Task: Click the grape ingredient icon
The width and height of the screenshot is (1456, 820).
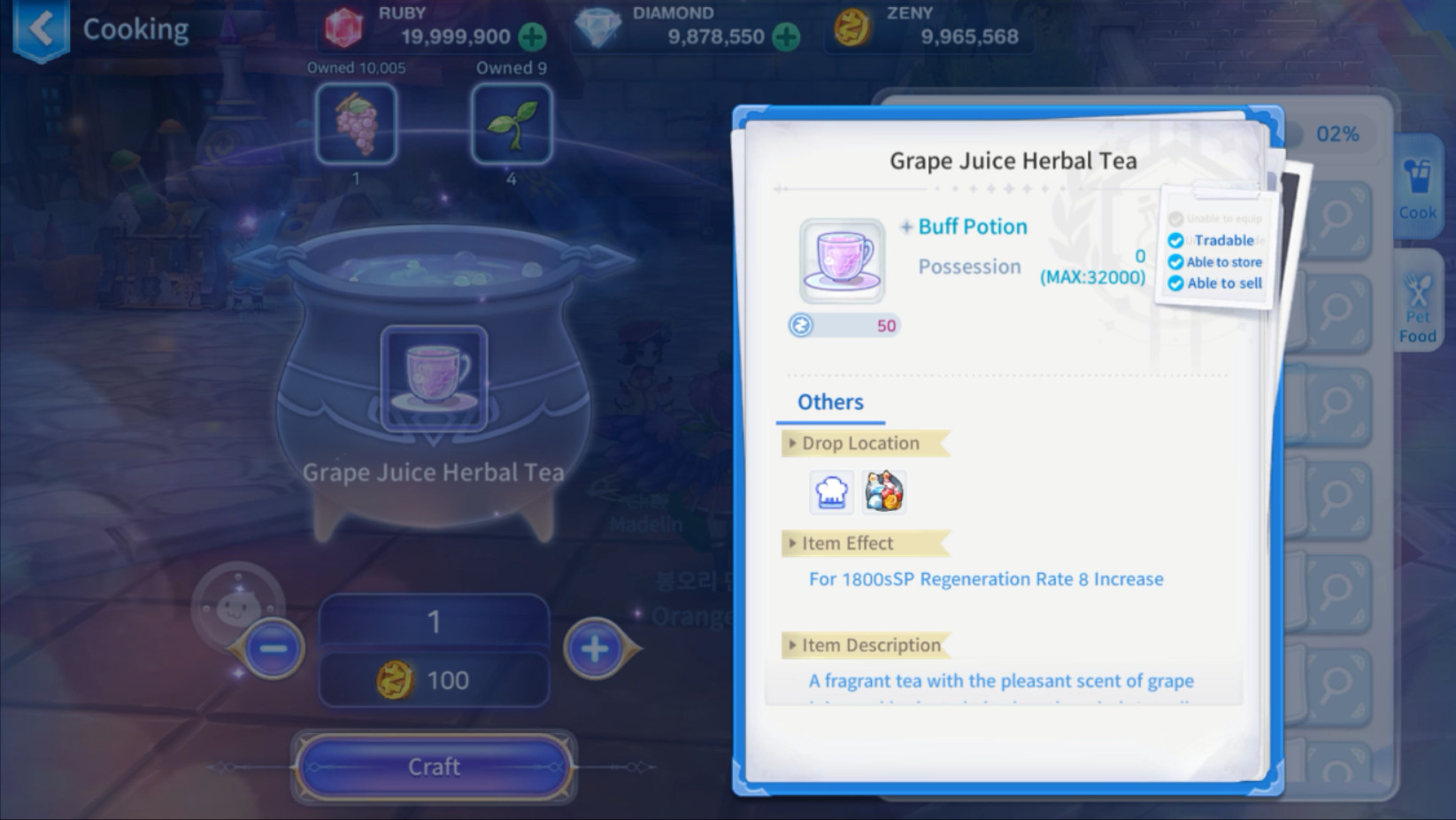Action: click(x=355, y=124)
